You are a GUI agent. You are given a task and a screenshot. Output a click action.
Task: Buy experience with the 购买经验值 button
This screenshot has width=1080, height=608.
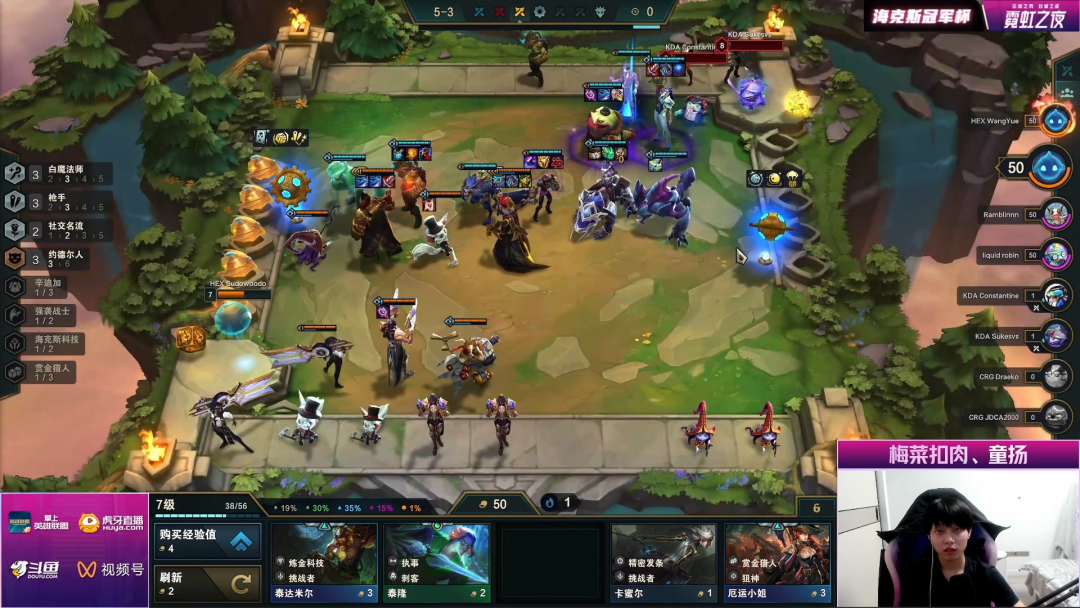pos(208,541)
